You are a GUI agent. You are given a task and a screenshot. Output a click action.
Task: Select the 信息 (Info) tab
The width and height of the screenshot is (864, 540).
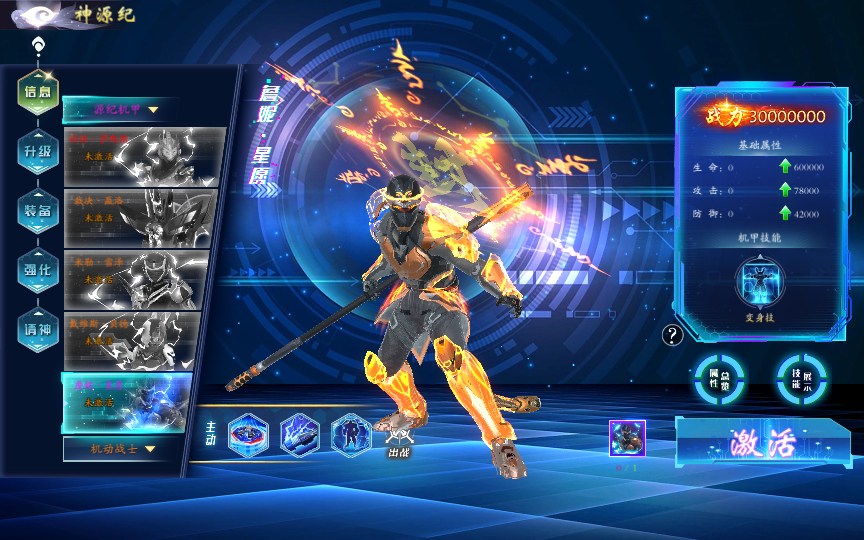click(37, 91)
